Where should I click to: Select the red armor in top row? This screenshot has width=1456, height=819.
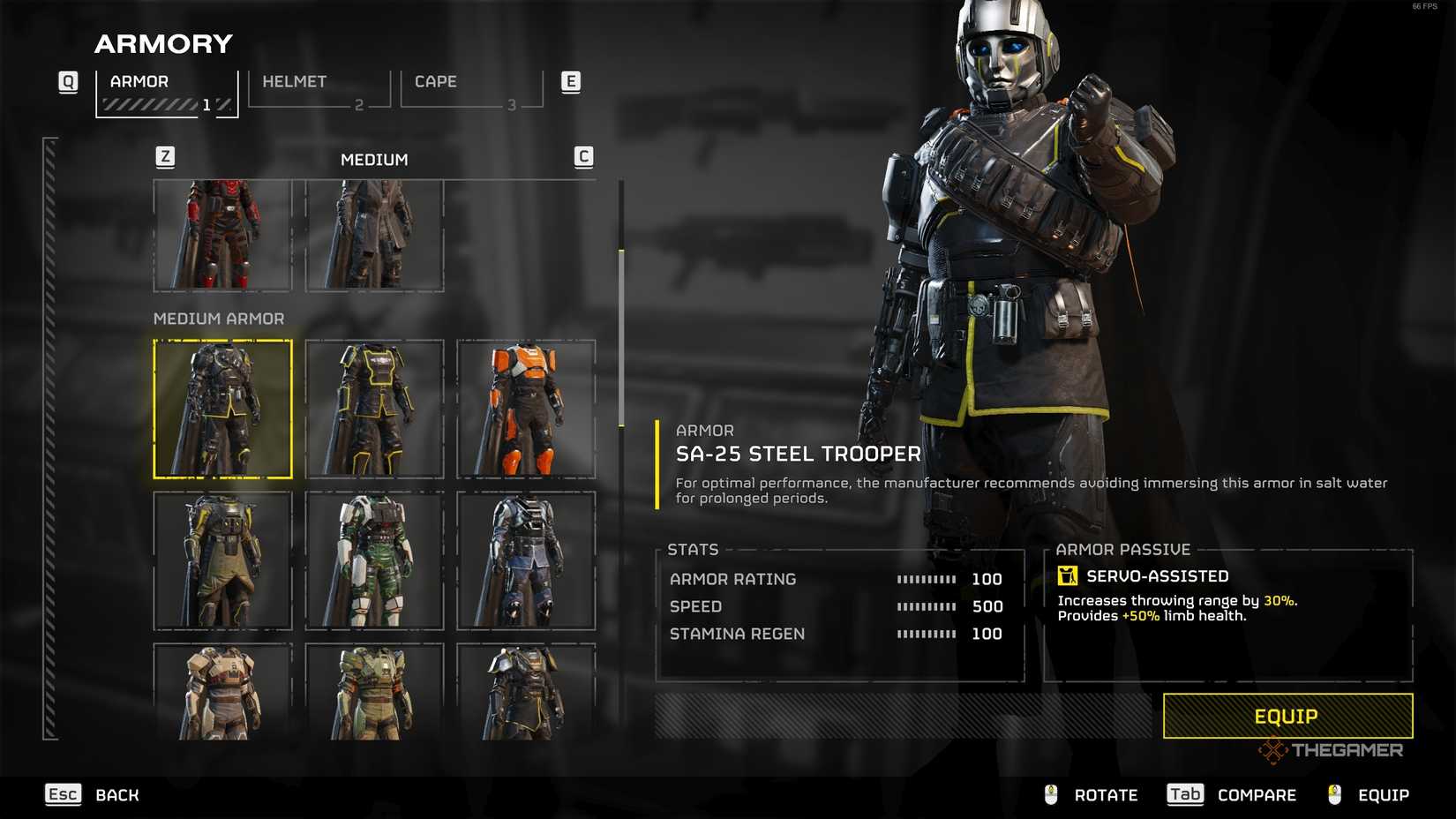click(222, 236)
